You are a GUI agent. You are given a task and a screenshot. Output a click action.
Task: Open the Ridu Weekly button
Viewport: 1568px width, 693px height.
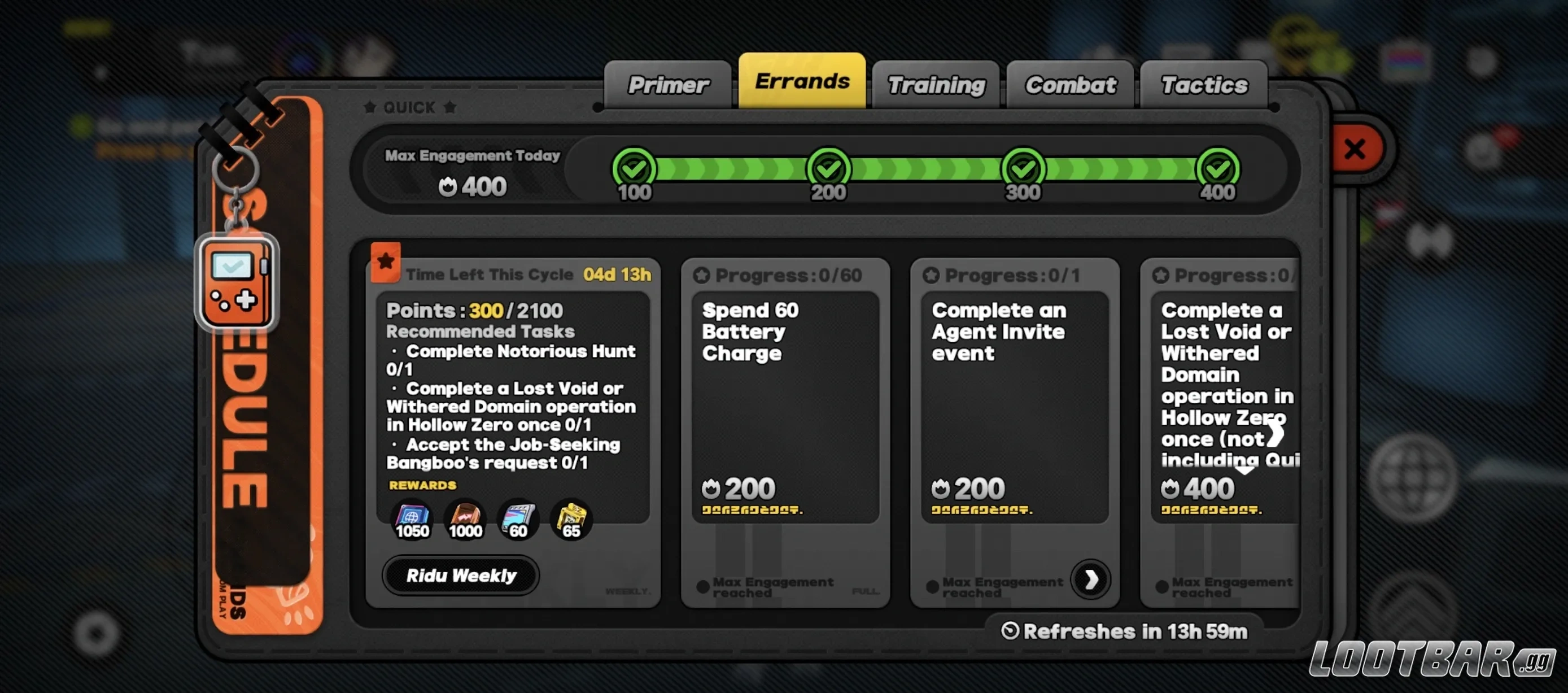click(461, 576)
